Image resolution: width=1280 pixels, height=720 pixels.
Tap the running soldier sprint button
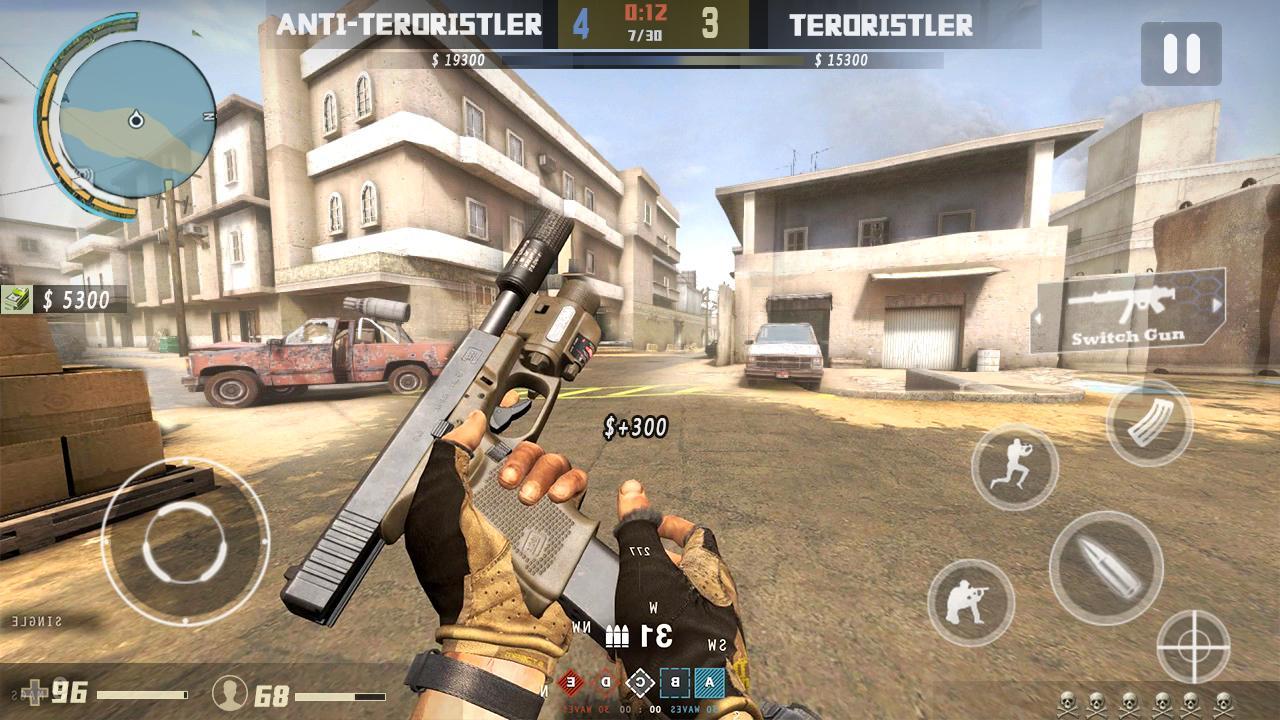(x=1014, y=467)
